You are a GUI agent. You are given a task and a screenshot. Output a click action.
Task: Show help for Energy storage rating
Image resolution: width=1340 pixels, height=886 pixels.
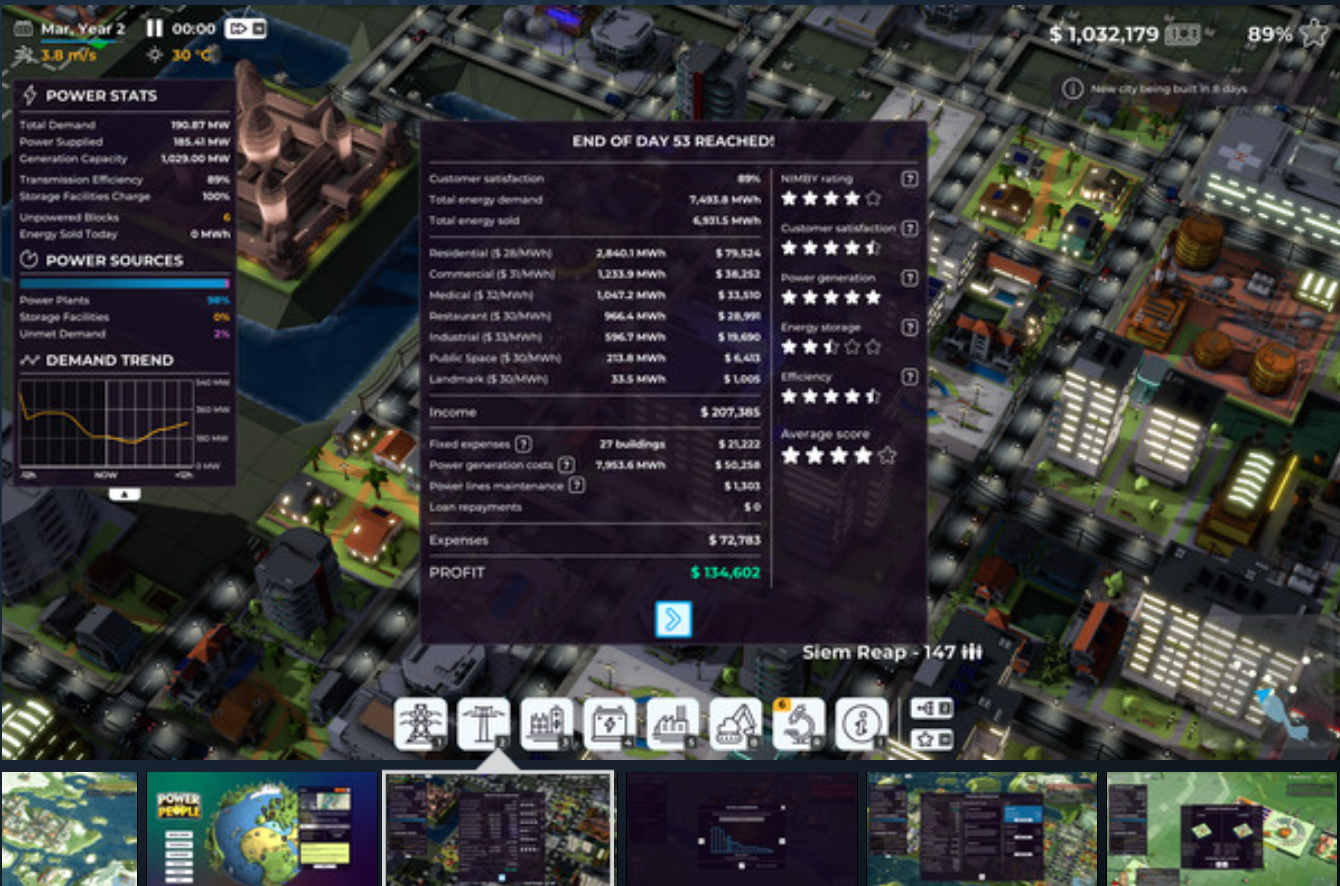[x=909, y=327]
